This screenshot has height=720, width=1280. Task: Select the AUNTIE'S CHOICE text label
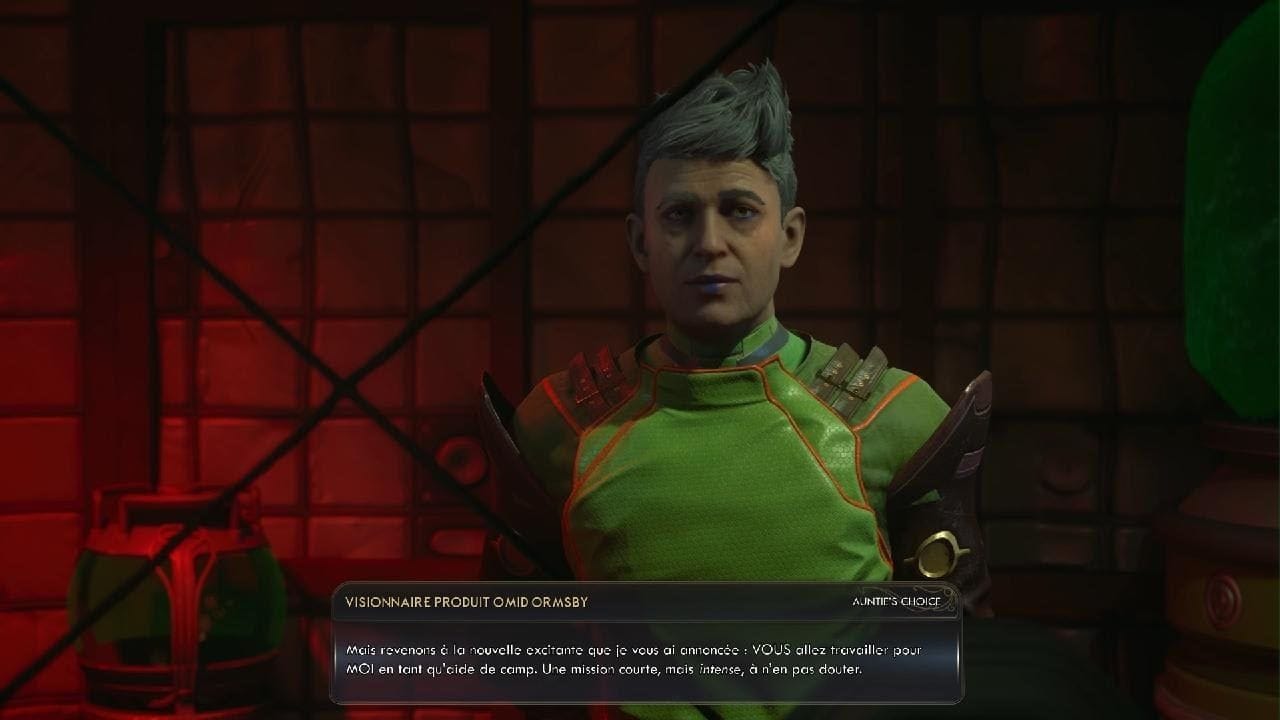(895, 601)
